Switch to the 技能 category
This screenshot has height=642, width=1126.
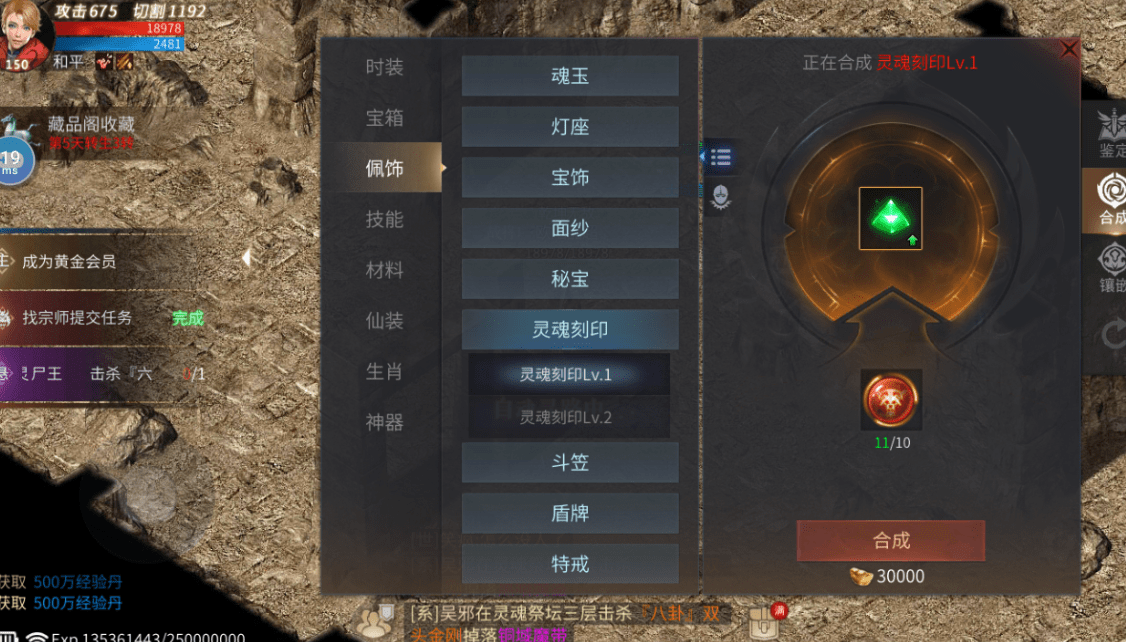(x=384, y=219)
